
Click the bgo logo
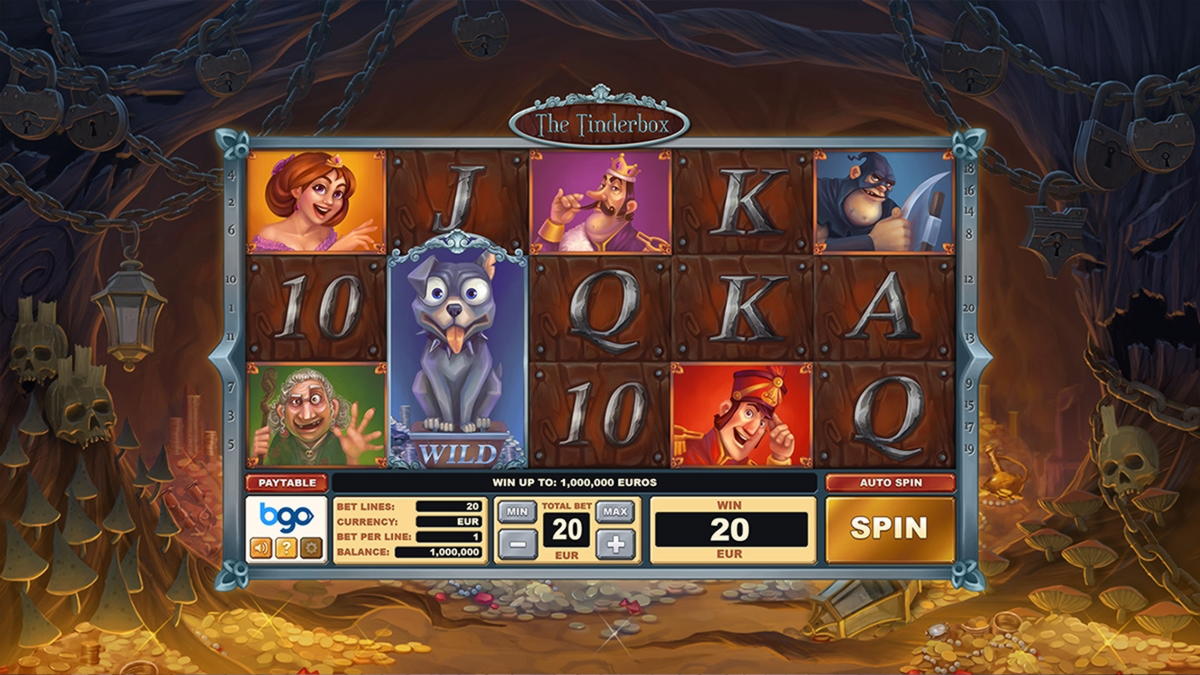(x=286, y=517)
